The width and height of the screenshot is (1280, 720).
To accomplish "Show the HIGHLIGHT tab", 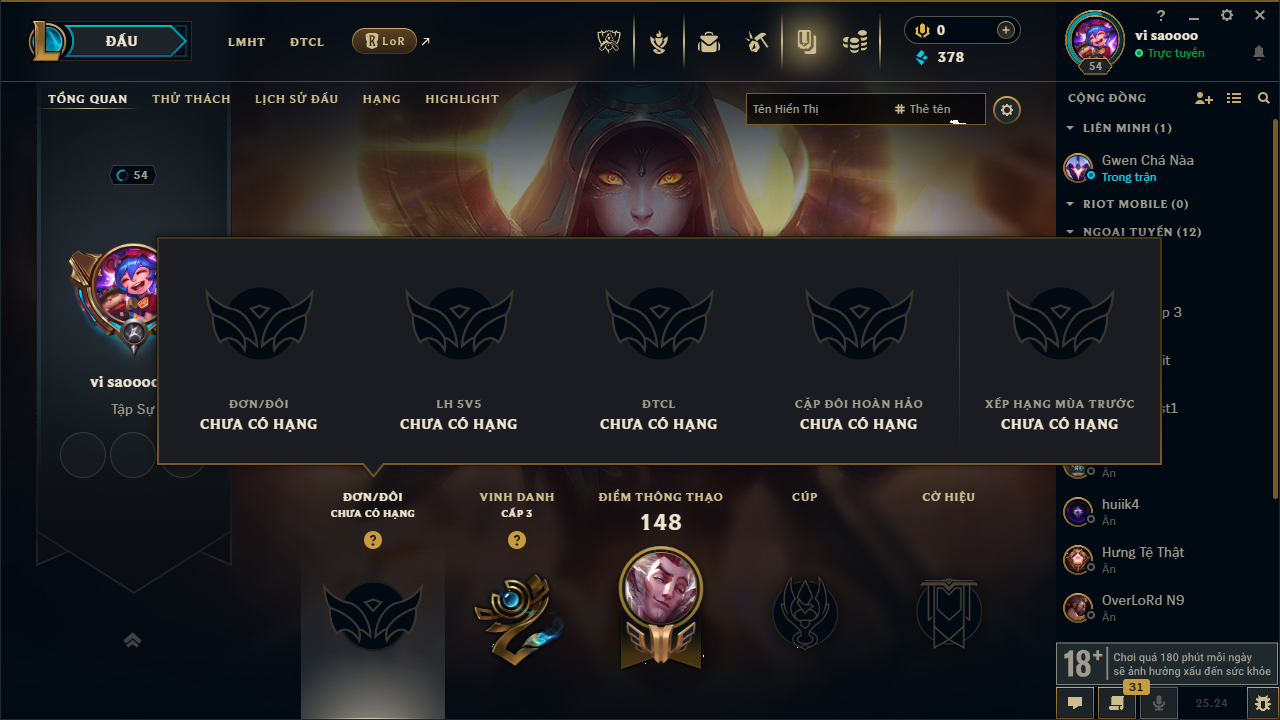I will (x=461, y=99).
